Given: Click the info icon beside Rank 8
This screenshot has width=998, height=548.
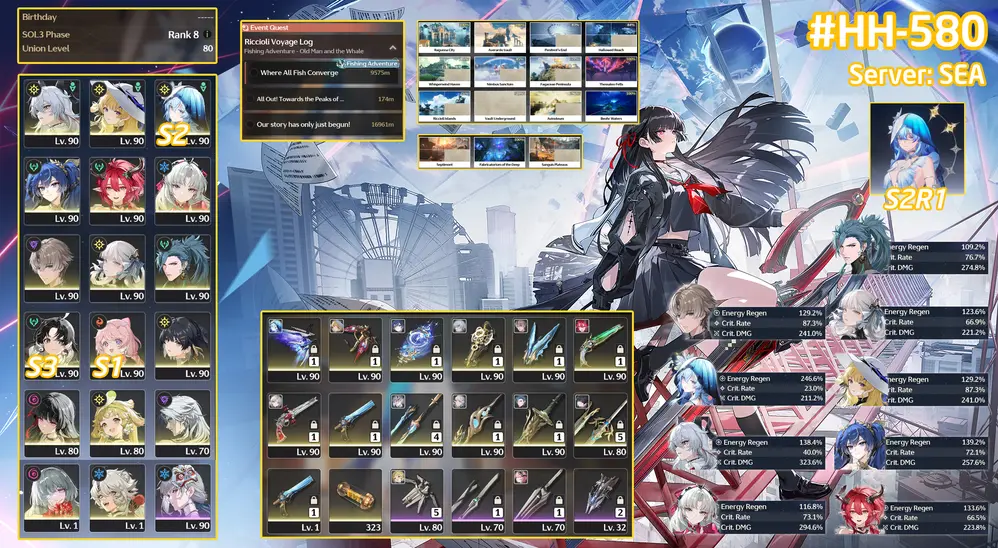Looking at the screenshot, I should (x=207, y=33).
